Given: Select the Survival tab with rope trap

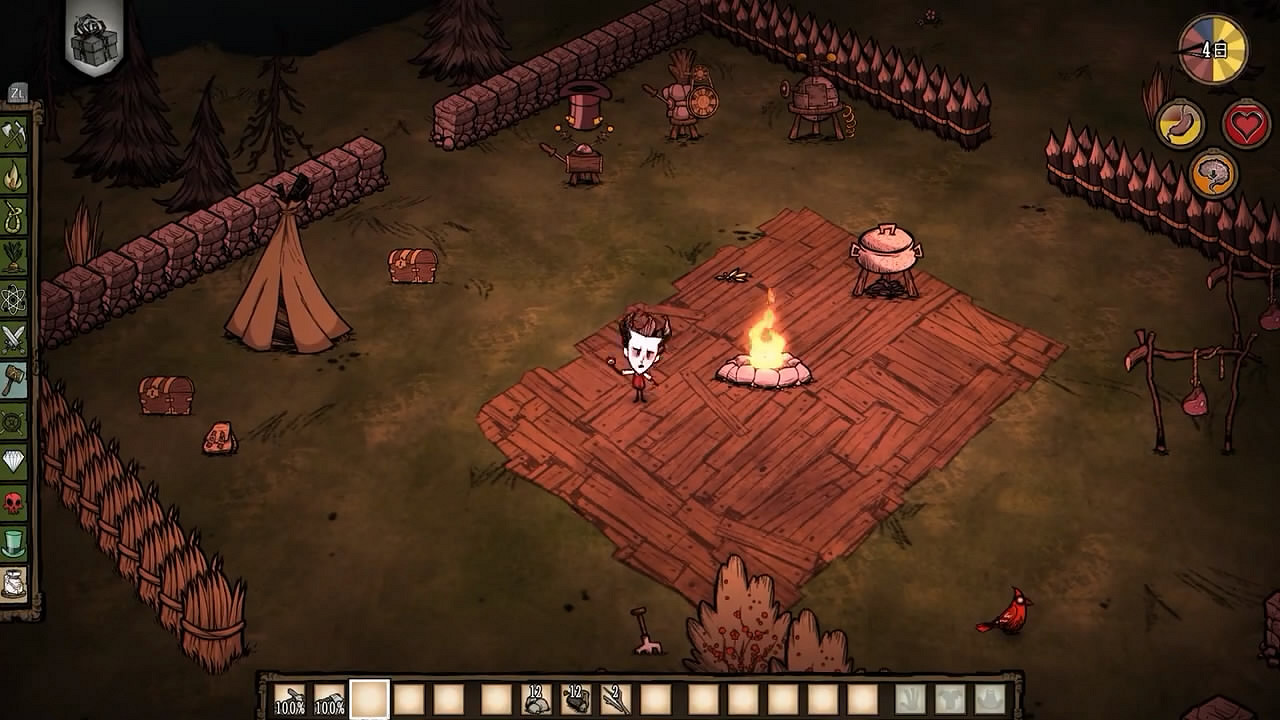Looking at the screenshot, I should (13, 216).
